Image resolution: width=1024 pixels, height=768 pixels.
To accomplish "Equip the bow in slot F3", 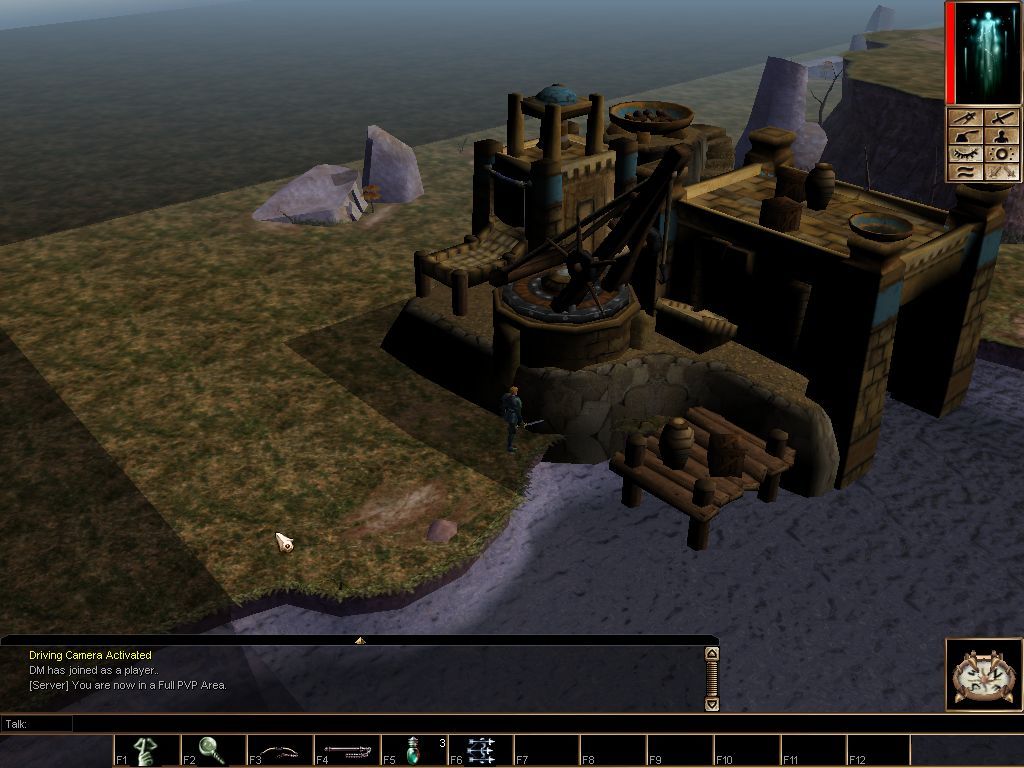I will click(x=280, y=750).
